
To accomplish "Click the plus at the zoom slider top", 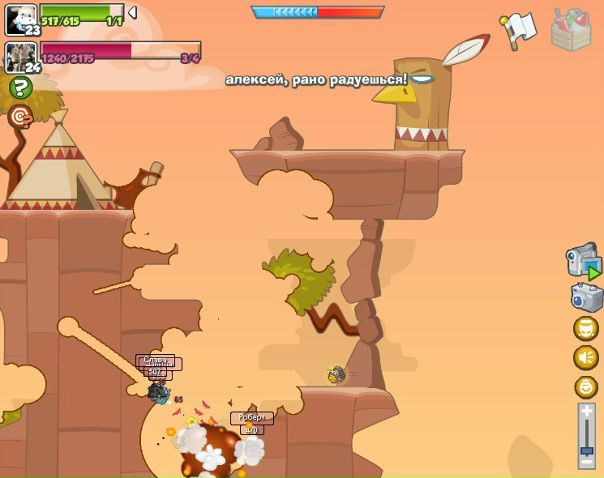I will [587, 411].
